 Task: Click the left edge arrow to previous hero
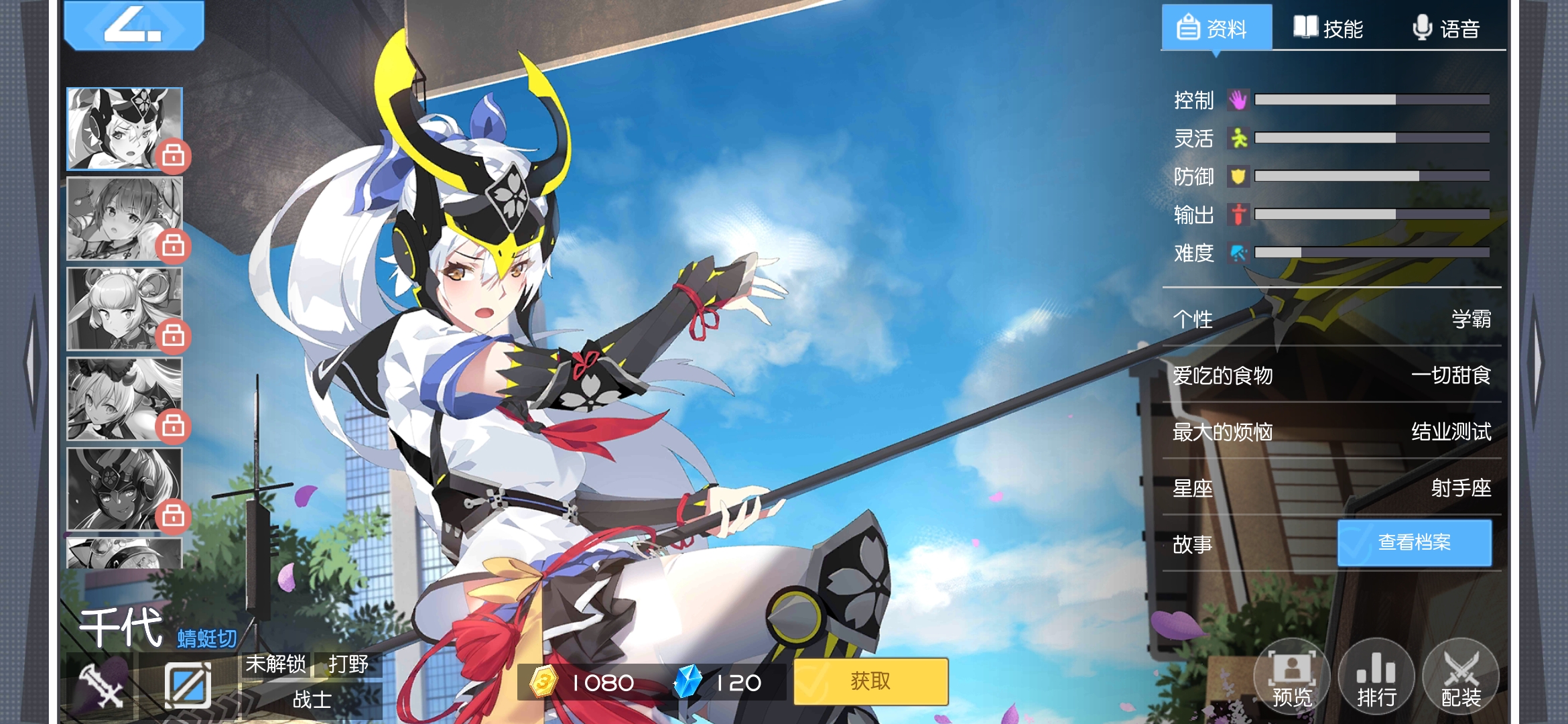[x=31, y=362]
